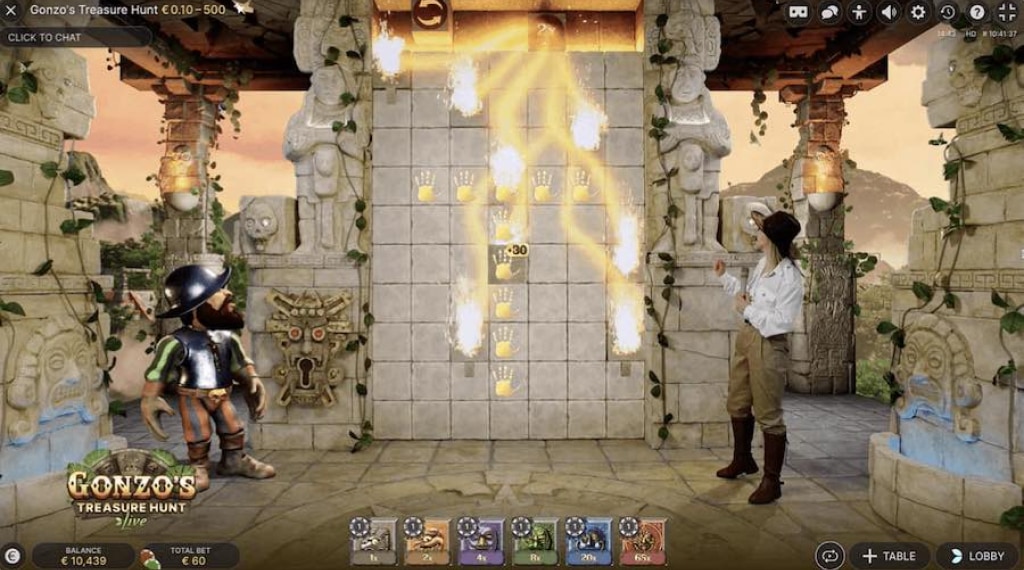
Task: Open the euro currency icon beside Balance
Action: pyautogui.click(x=13, y=556)
